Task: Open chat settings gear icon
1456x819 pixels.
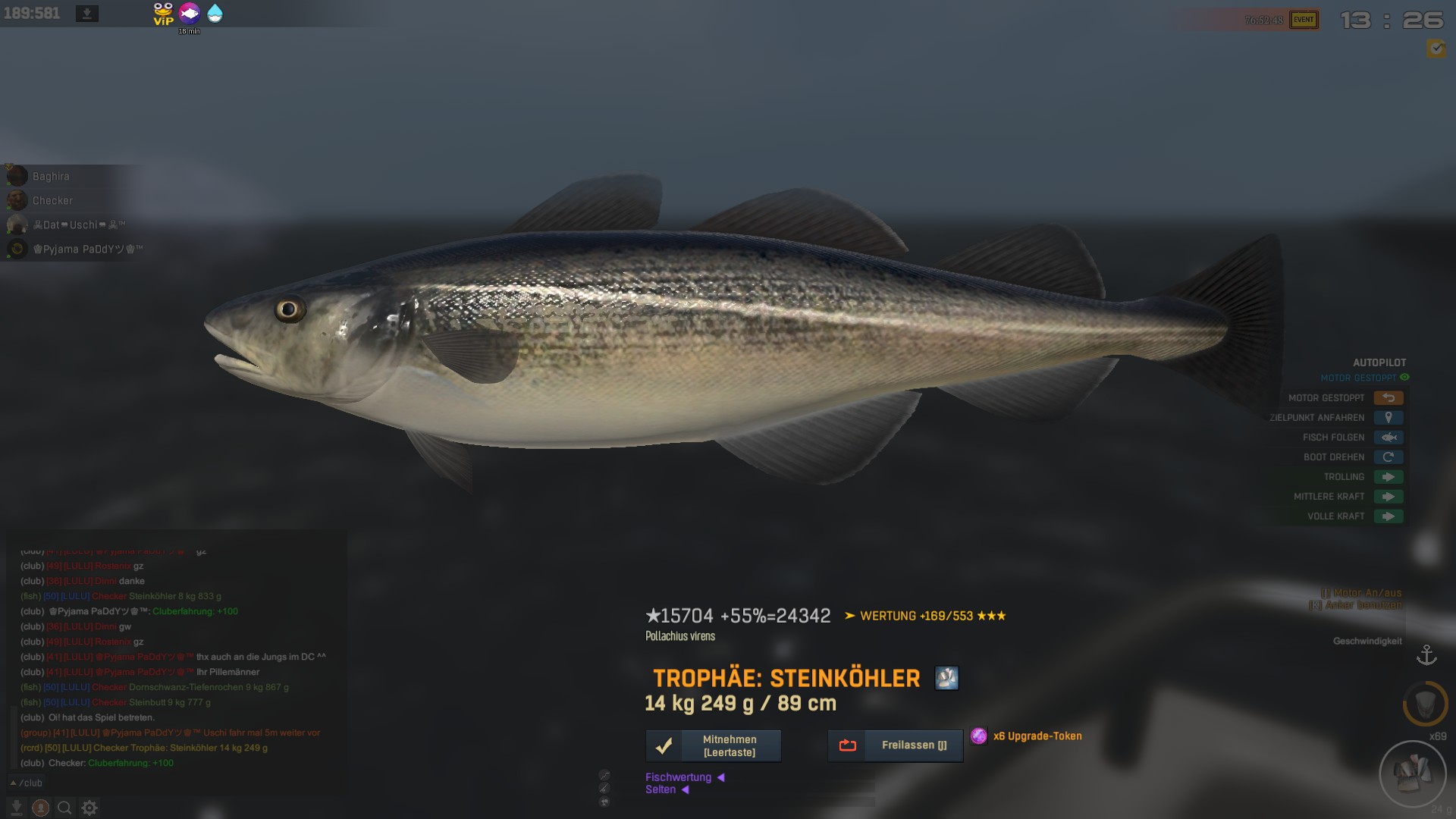Action: pyautogui.click(x=89, y=808)
